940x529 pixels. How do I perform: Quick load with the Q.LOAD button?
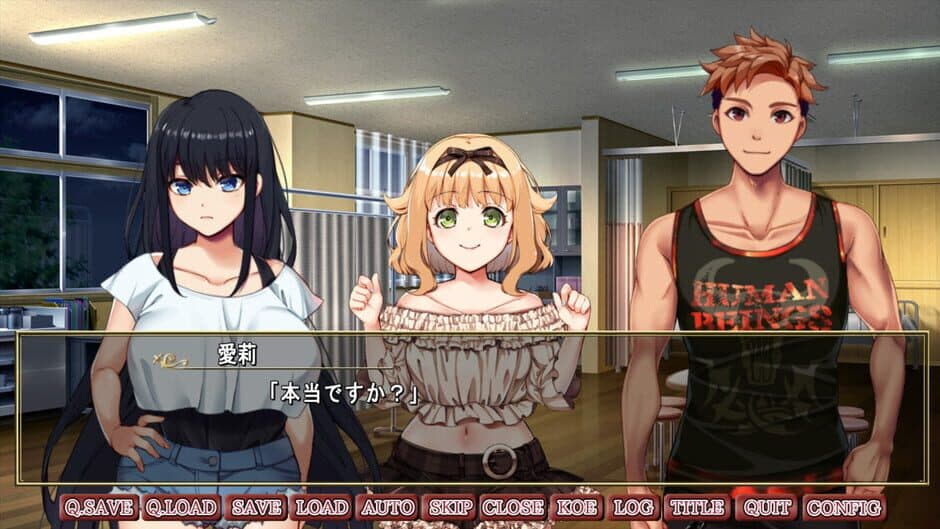pyautogui.click(x=180, y=508)
